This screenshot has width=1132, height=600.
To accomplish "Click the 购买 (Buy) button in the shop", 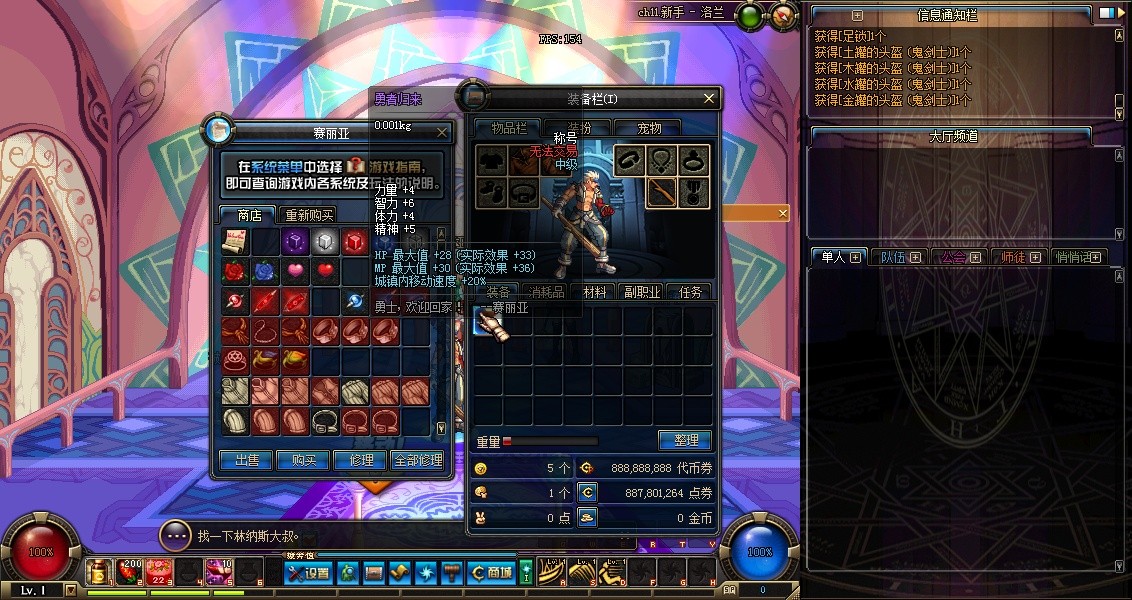I will (x=304, y=460).
